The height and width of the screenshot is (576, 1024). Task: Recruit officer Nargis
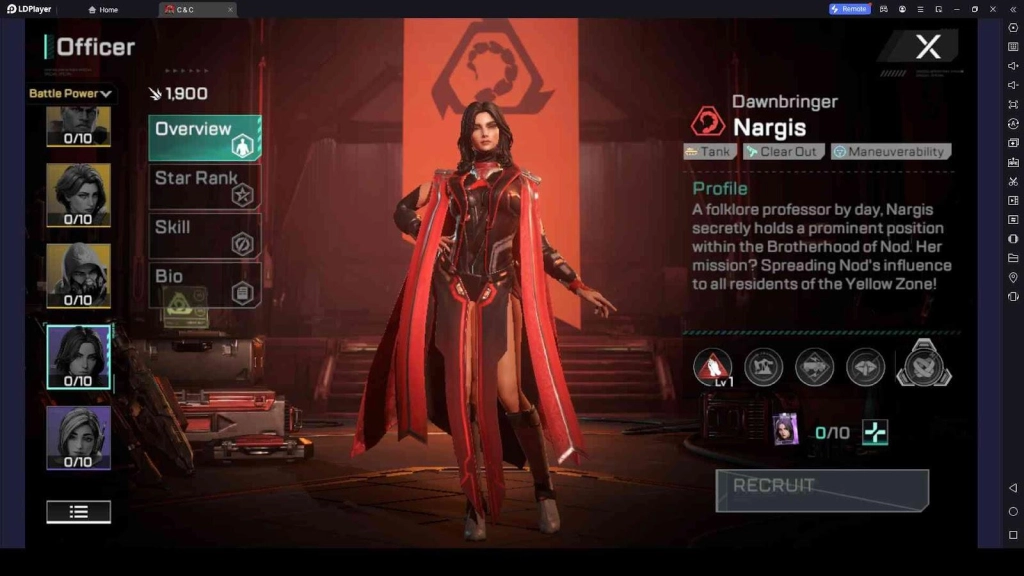pyautogui.click(x=822, y=490)
